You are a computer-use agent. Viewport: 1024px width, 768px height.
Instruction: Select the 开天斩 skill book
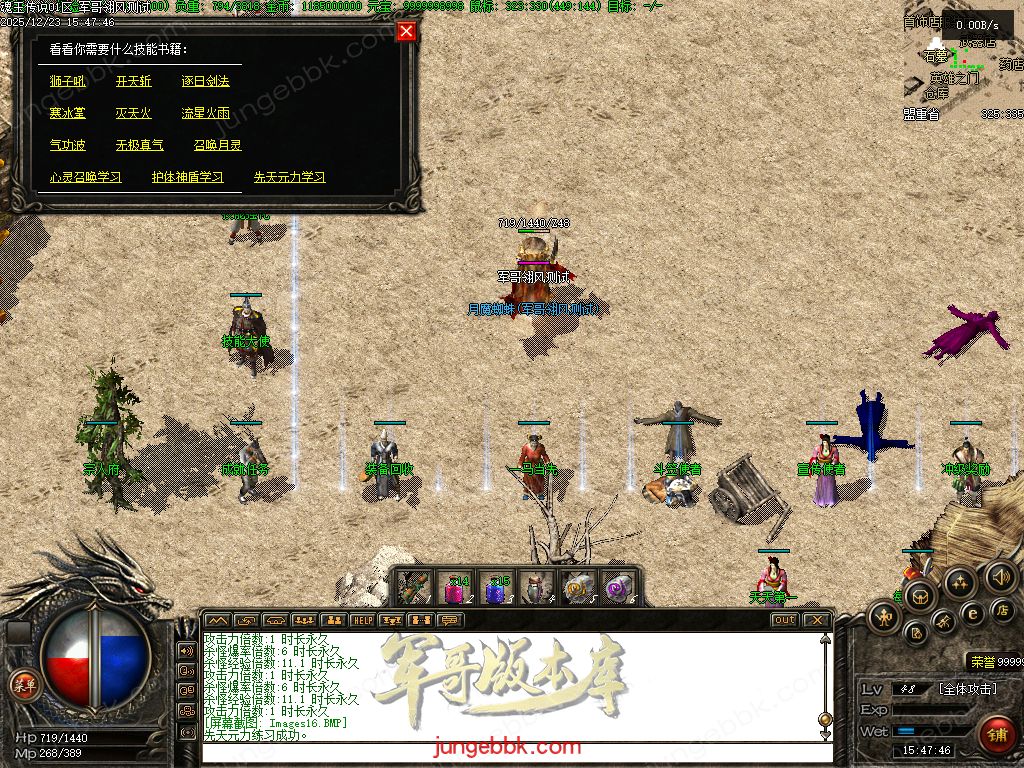(x=133, y=81)
